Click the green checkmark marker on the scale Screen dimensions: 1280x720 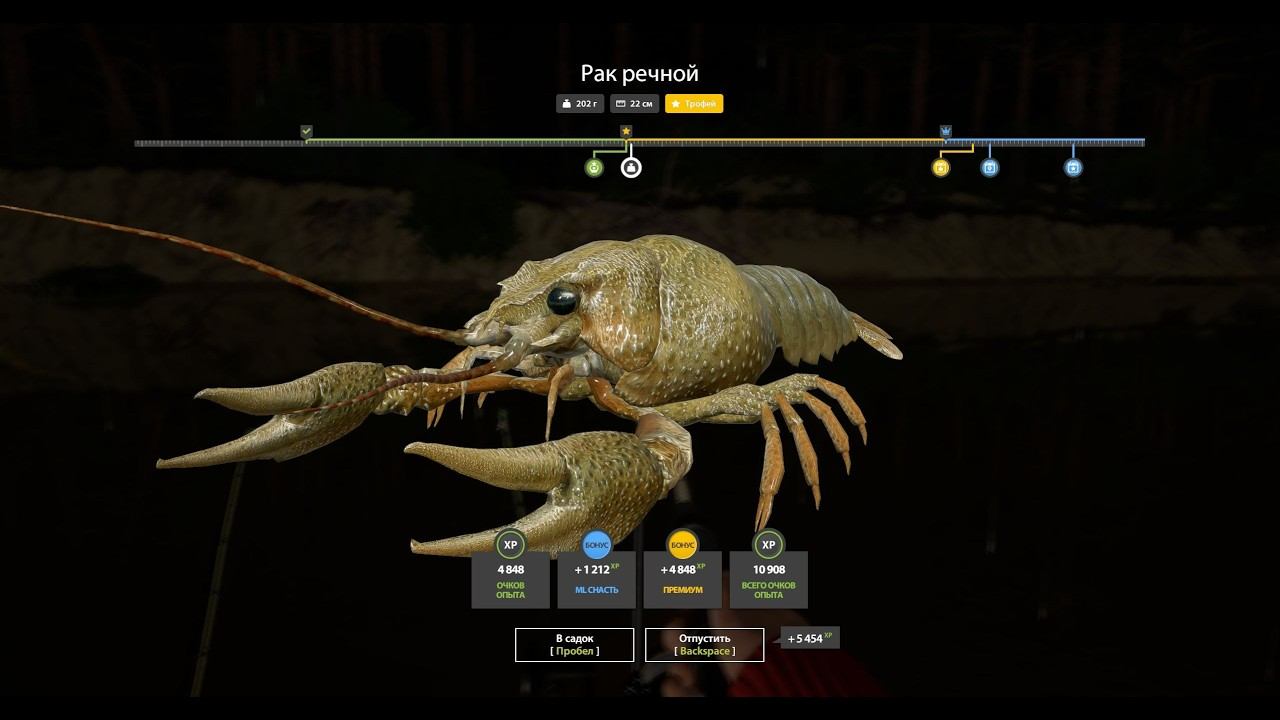click(x=306, y=131)
